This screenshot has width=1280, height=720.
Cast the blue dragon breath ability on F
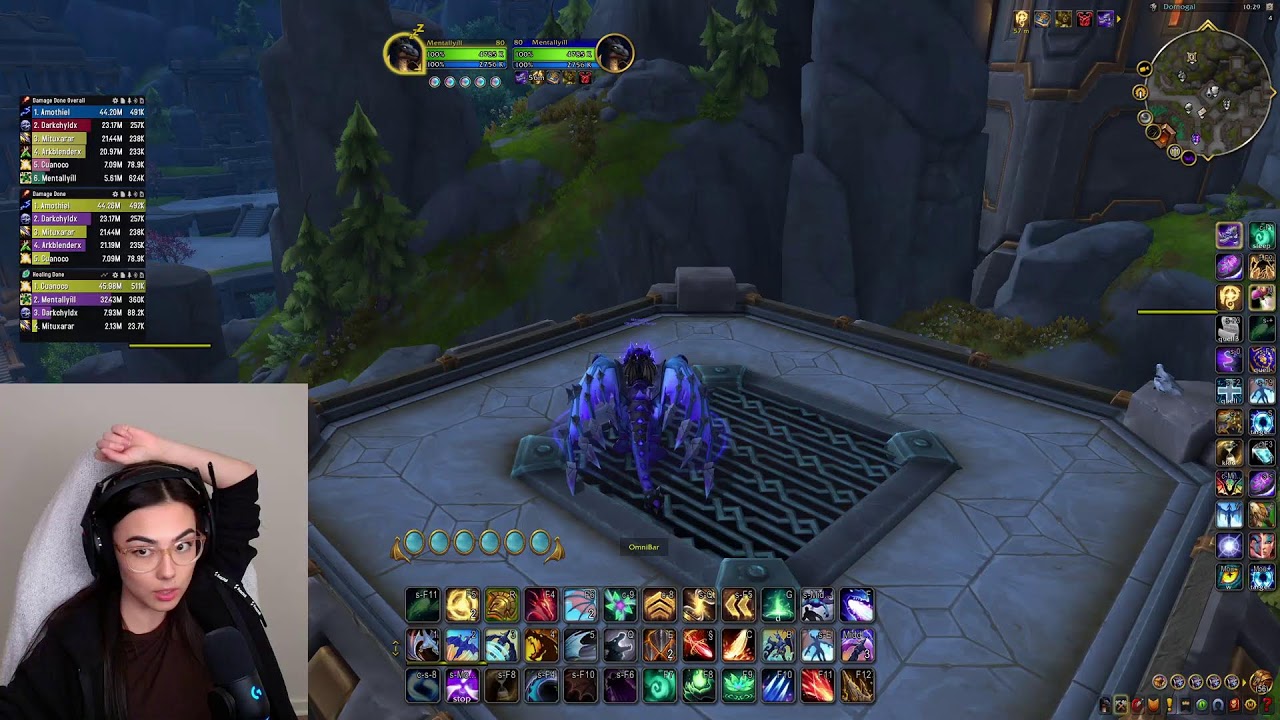(856, 605)
